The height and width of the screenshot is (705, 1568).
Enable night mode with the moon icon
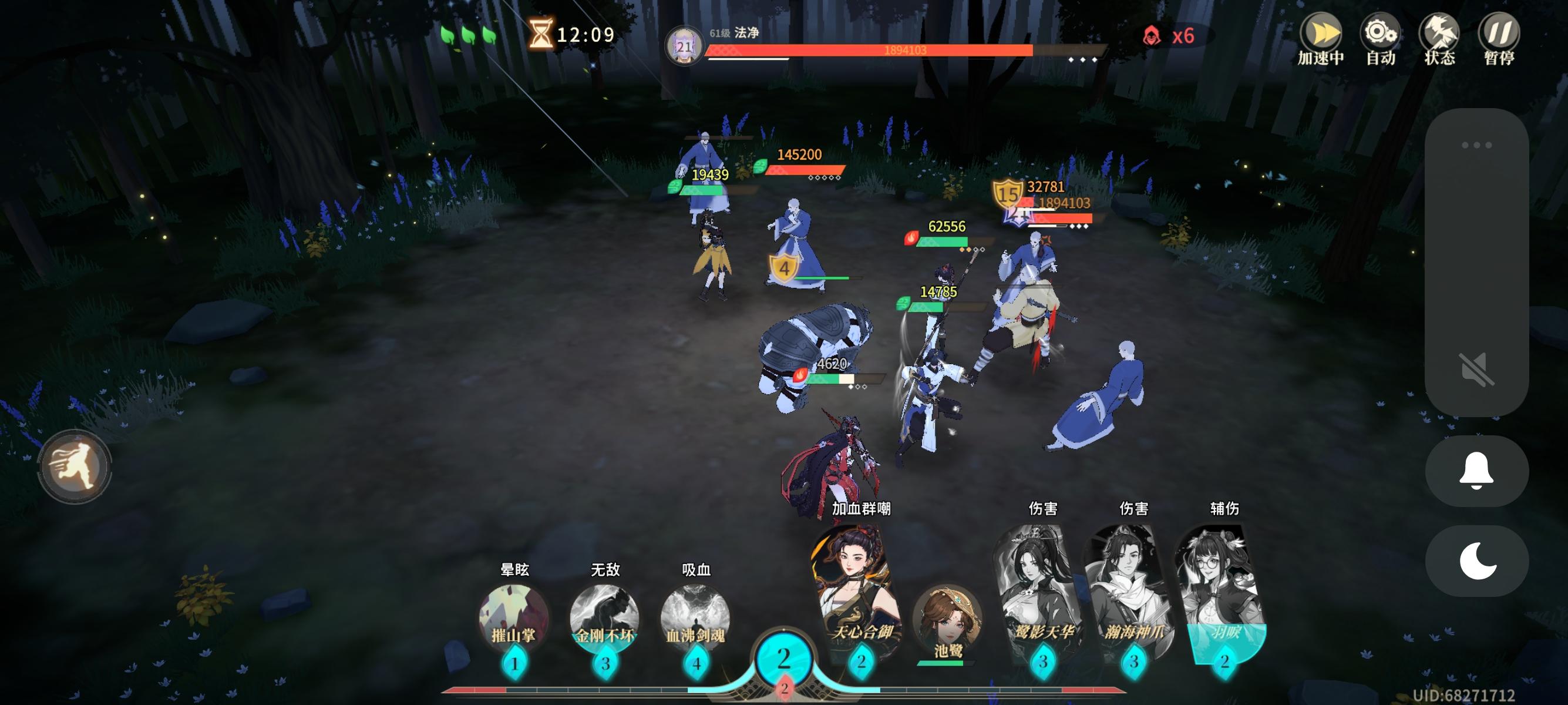[1478, 561]
